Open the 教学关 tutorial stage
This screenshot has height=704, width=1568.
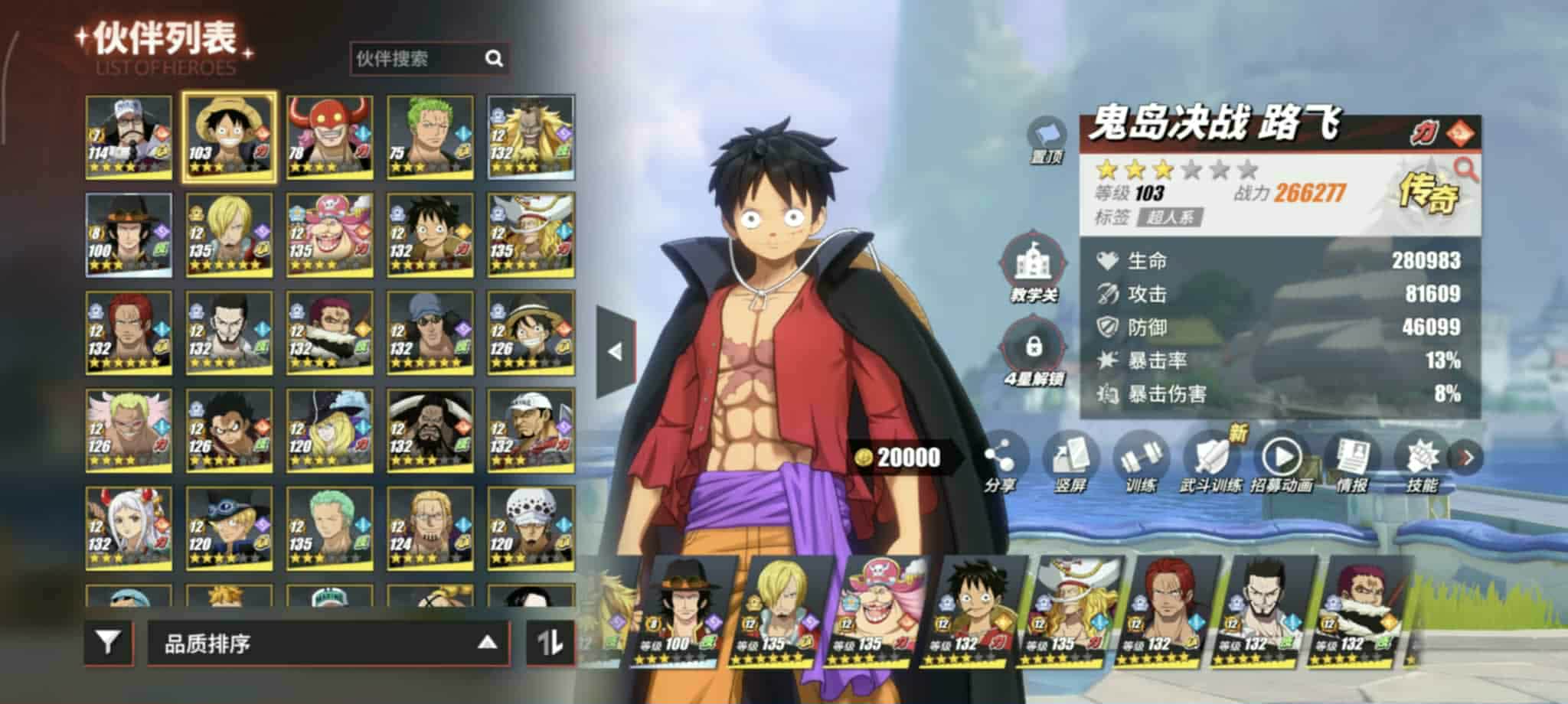(1034, 269)
